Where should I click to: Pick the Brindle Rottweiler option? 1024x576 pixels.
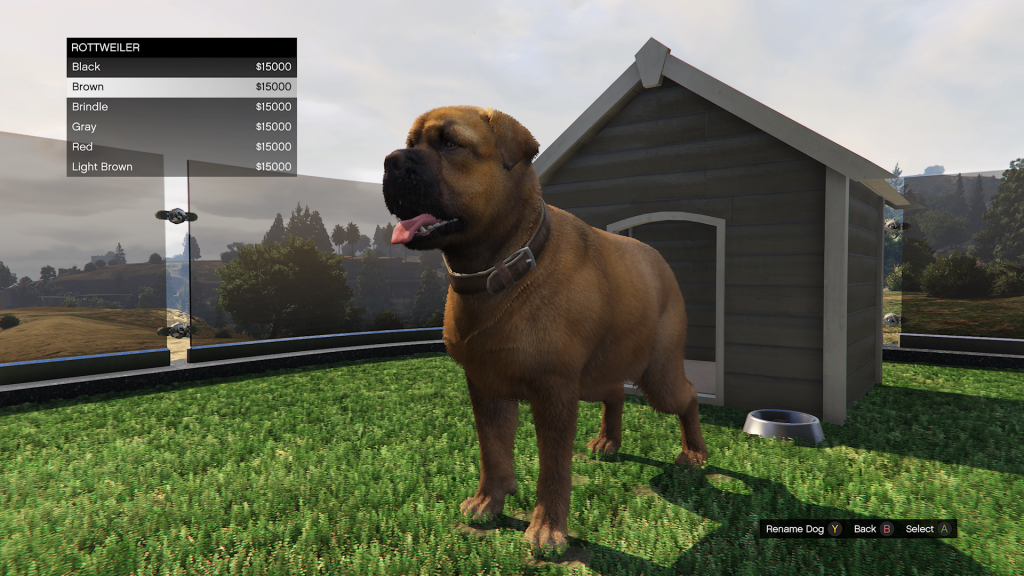coord(181,107)
